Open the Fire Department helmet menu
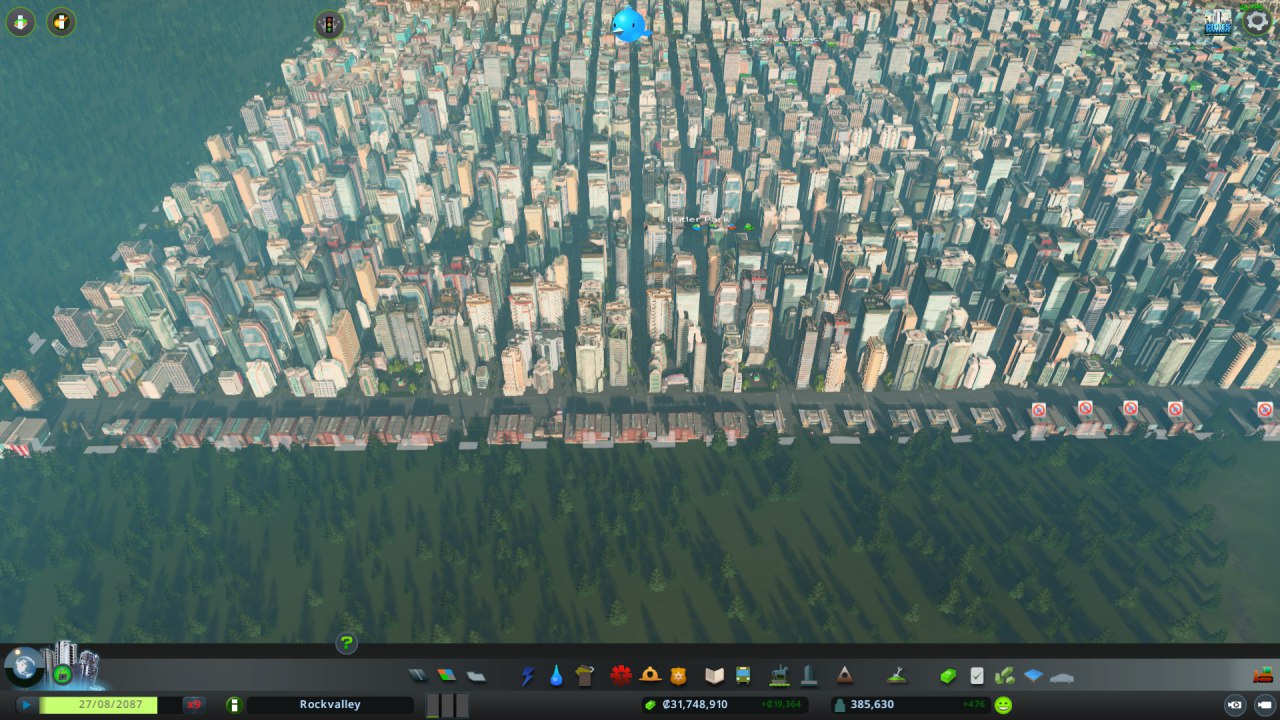 [x=650, y=676]
